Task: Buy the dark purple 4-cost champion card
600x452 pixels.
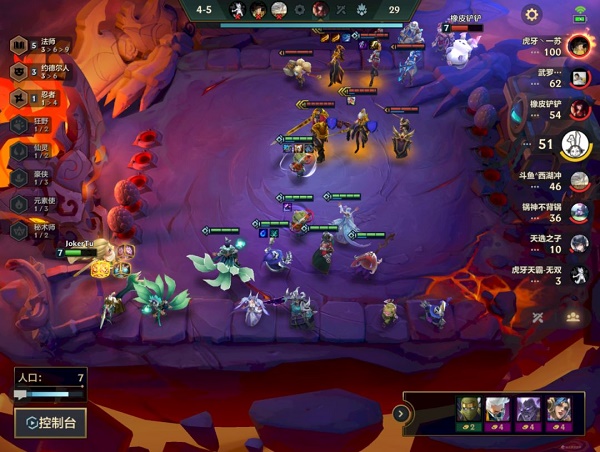Action: click(528, 412)
